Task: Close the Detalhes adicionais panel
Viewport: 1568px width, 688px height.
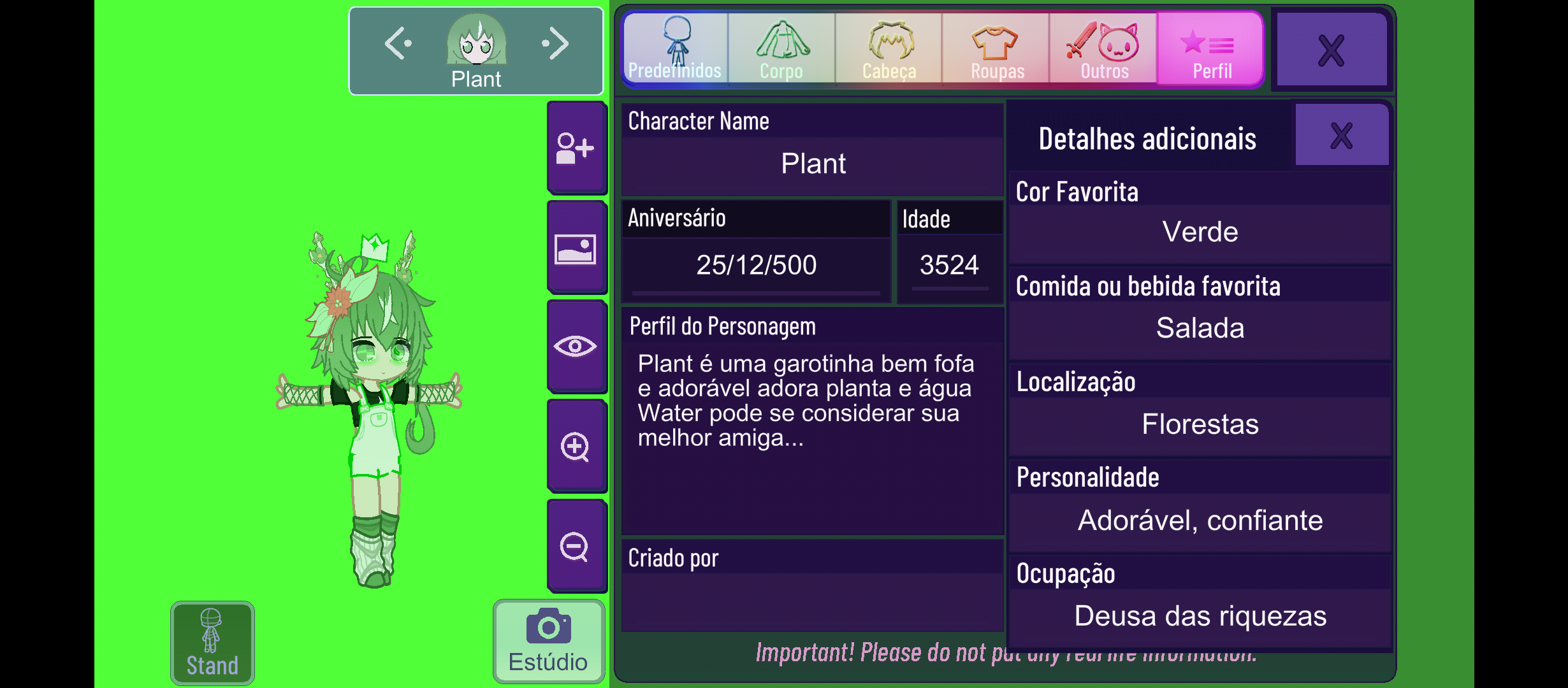Action: coord(1341,134)
